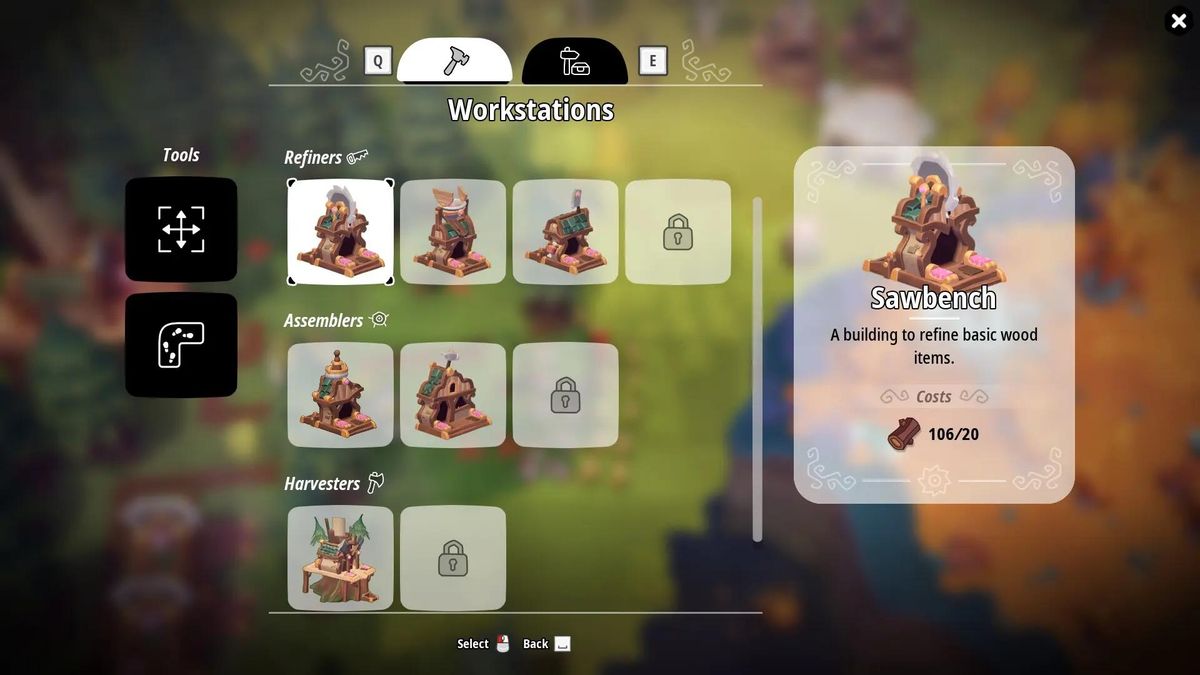The width and height of the screenshot is (1200, 675).
Task: Select the first assembler with the knob top
Action: (341, 395)
